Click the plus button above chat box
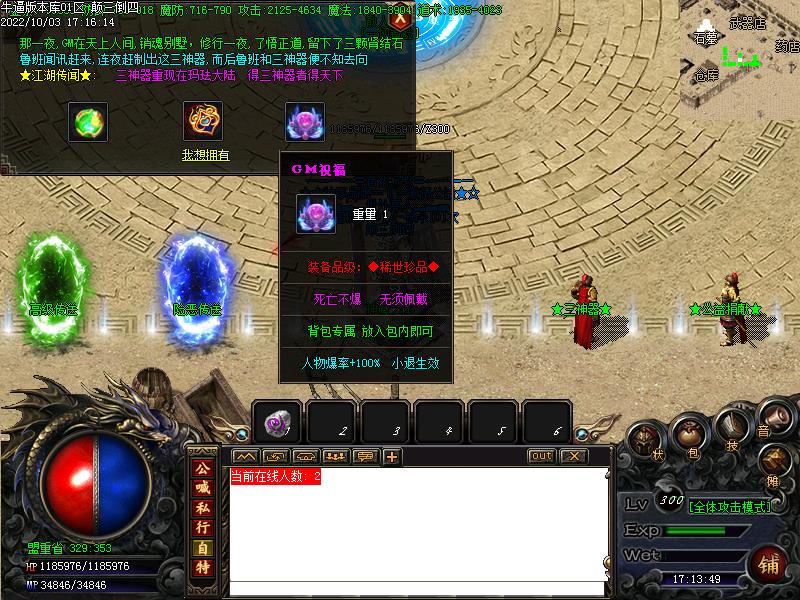Viewport: 800px width, 600px height. click(392, 457)
